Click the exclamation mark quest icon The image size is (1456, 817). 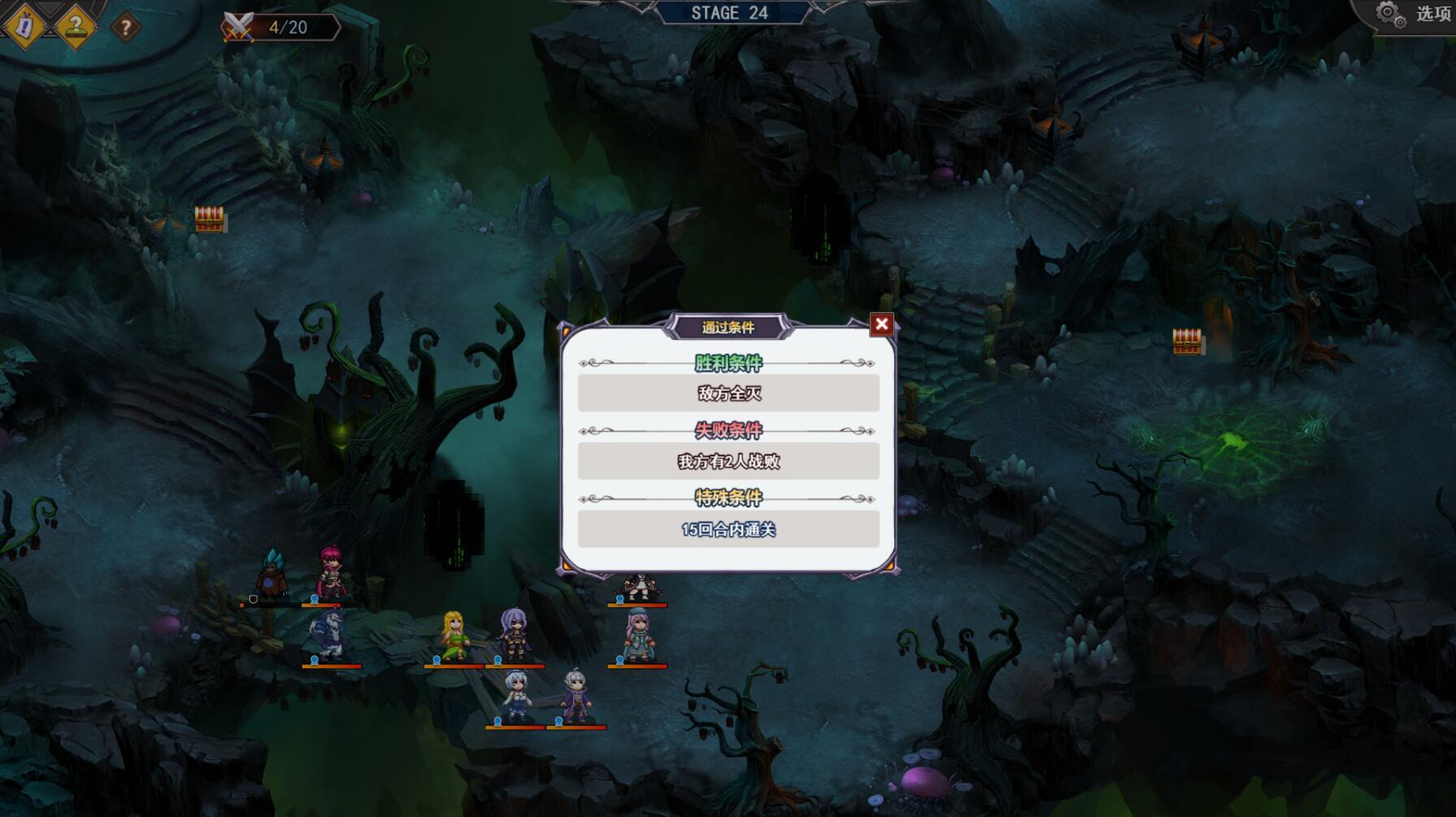coord(24,25)
